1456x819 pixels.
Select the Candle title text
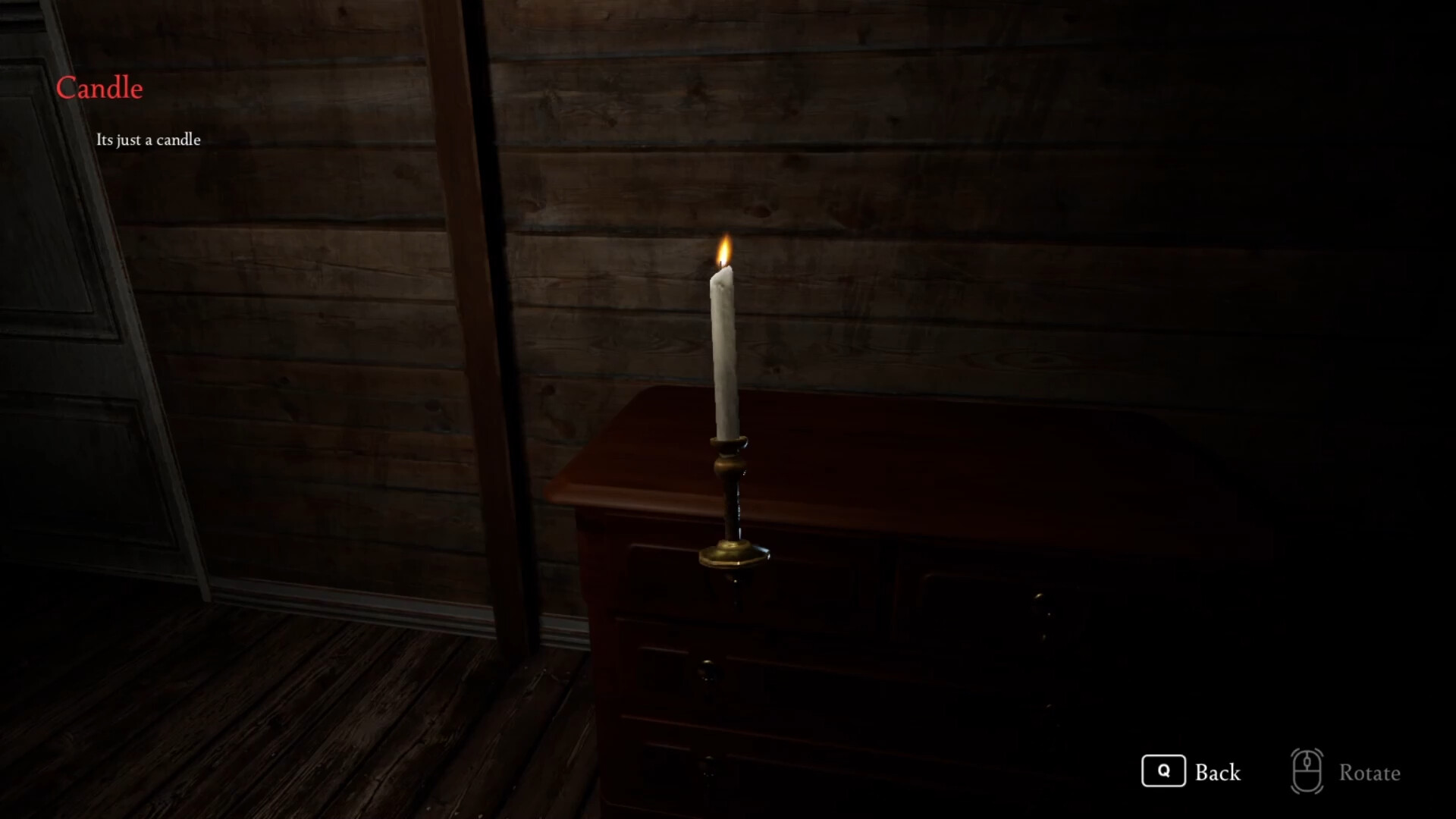[99, 87]
